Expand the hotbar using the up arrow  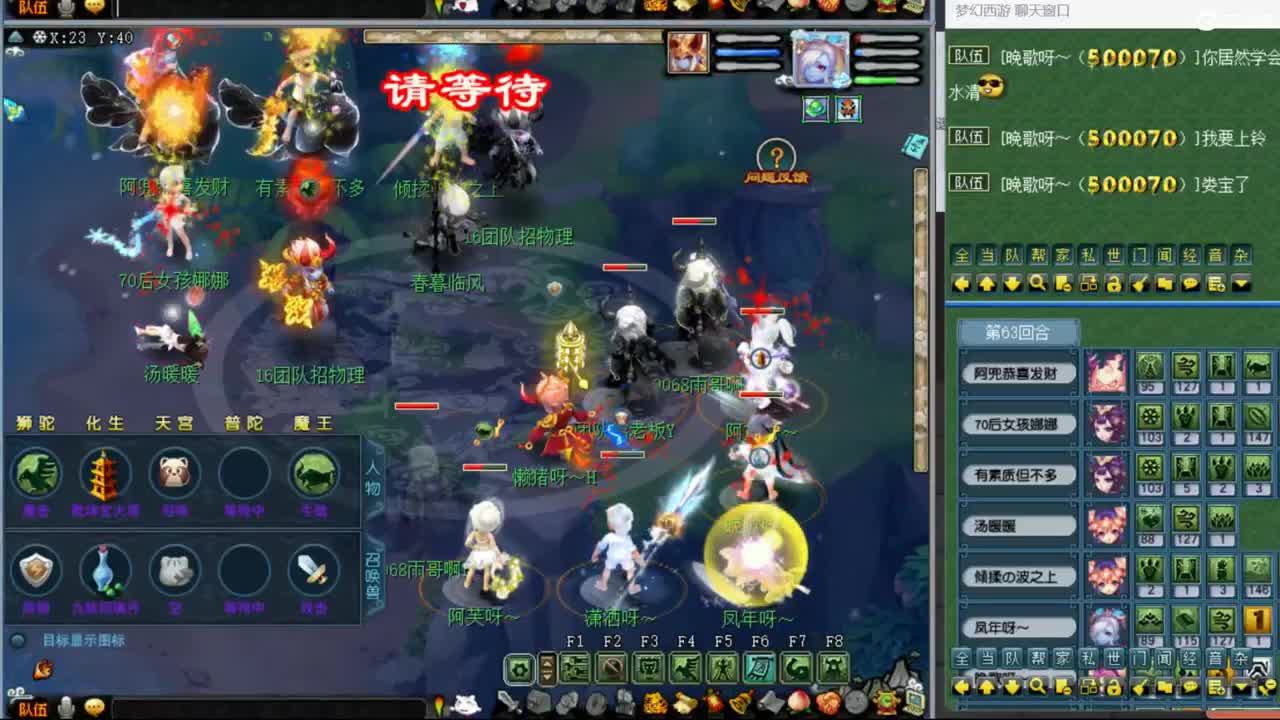tap(546, 661)
